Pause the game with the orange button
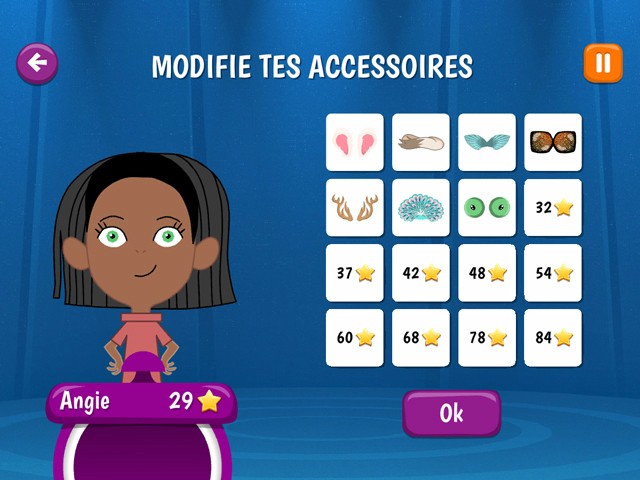The image size is (640, 480). 602,64
